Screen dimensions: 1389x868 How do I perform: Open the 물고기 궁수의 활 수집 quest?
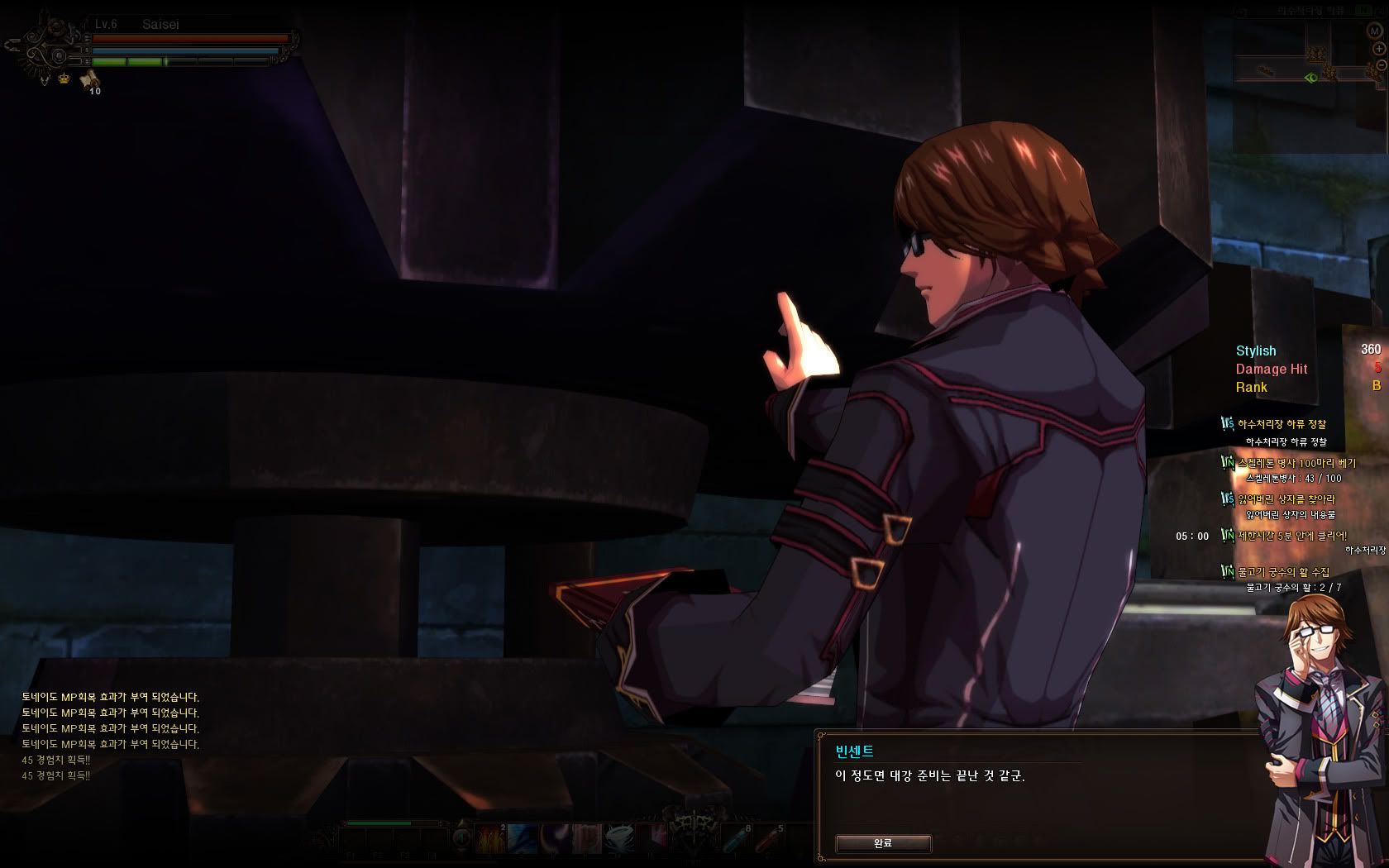tap(1283, 572)
